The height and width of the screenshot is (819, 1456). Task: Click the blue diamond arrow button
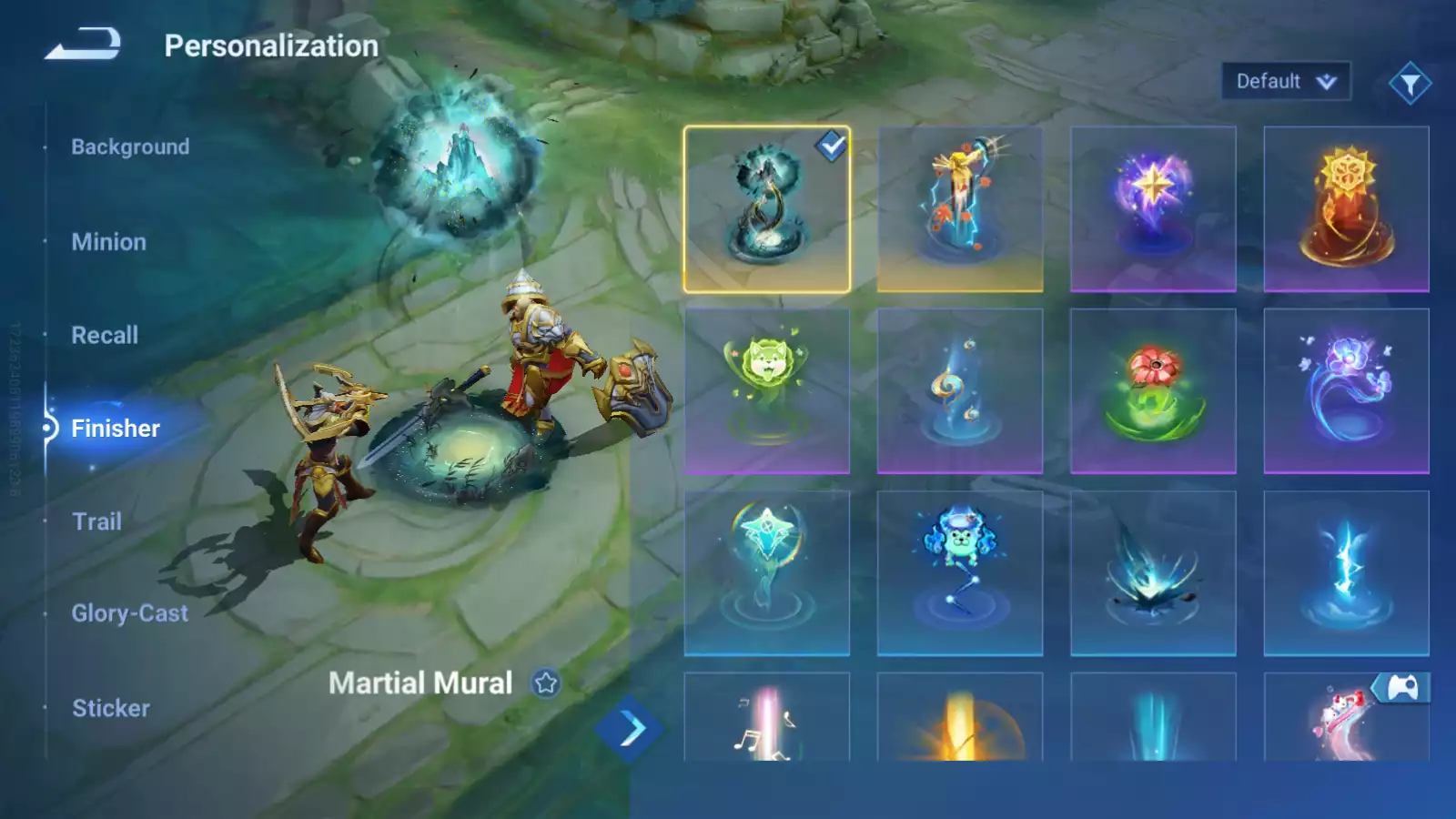coord(630,729)
